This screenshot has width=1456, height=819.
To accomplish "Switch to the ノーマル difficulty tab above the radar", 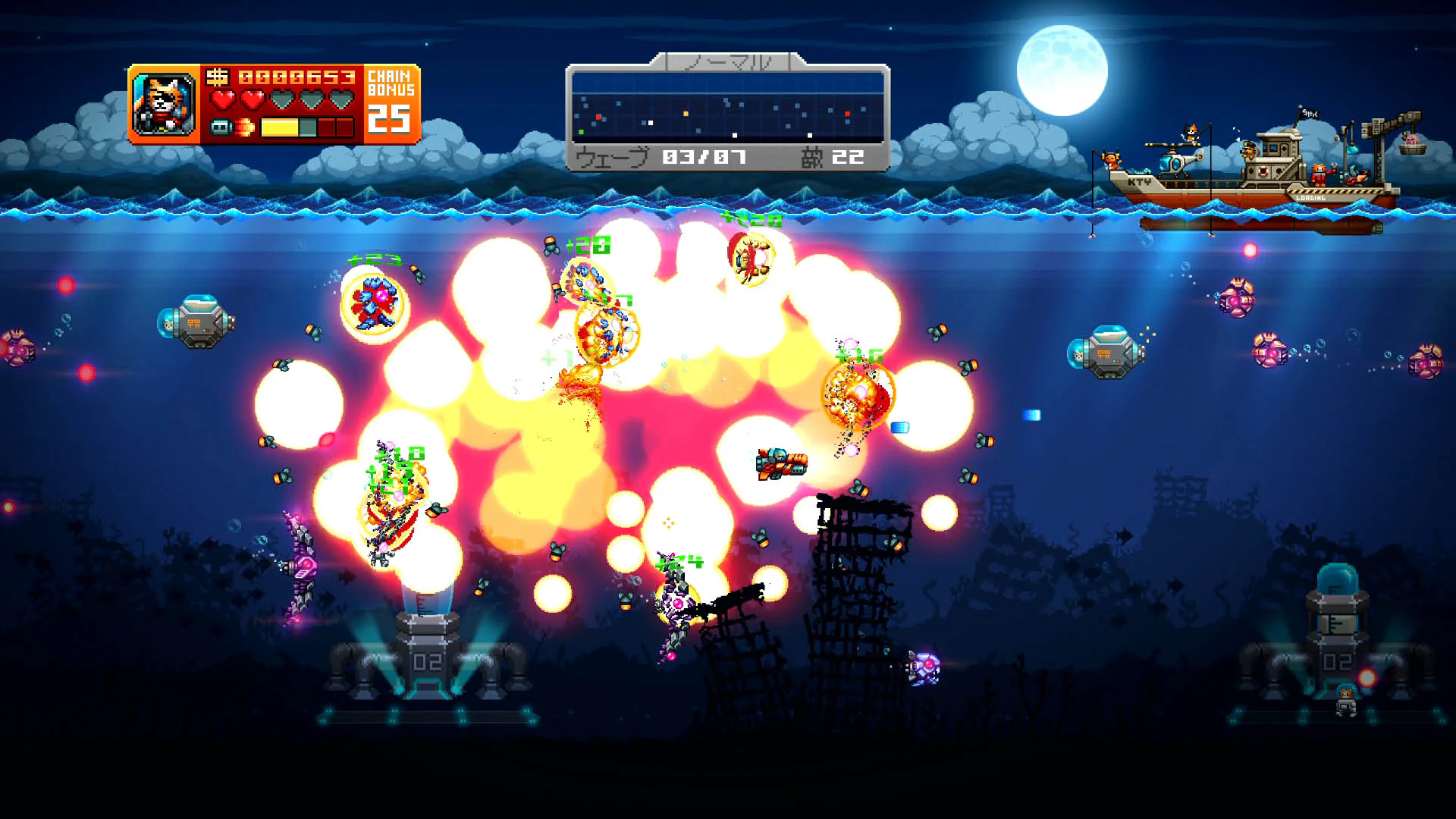I will [730, 63].
